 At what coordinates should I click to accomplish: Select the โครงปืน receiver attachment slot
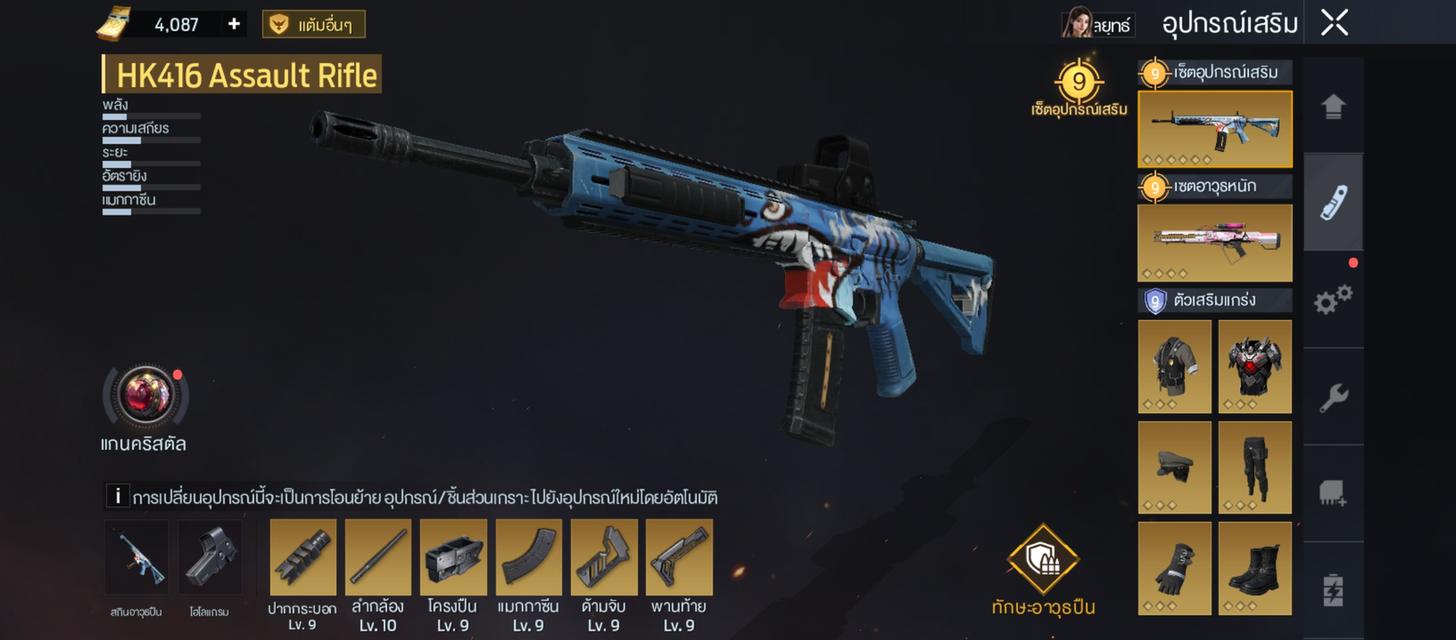pos(453,557)
